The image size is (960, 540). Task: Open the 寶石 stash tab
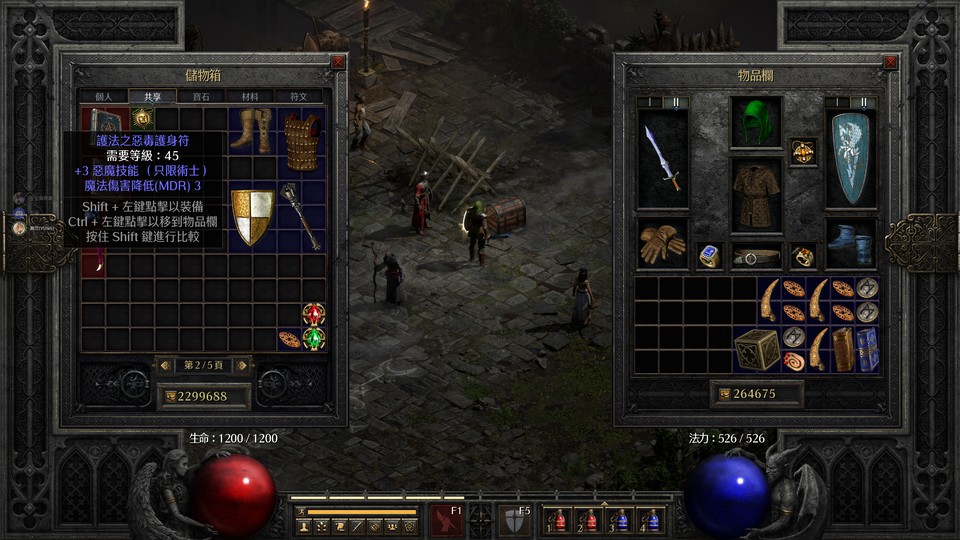[201, 97]
